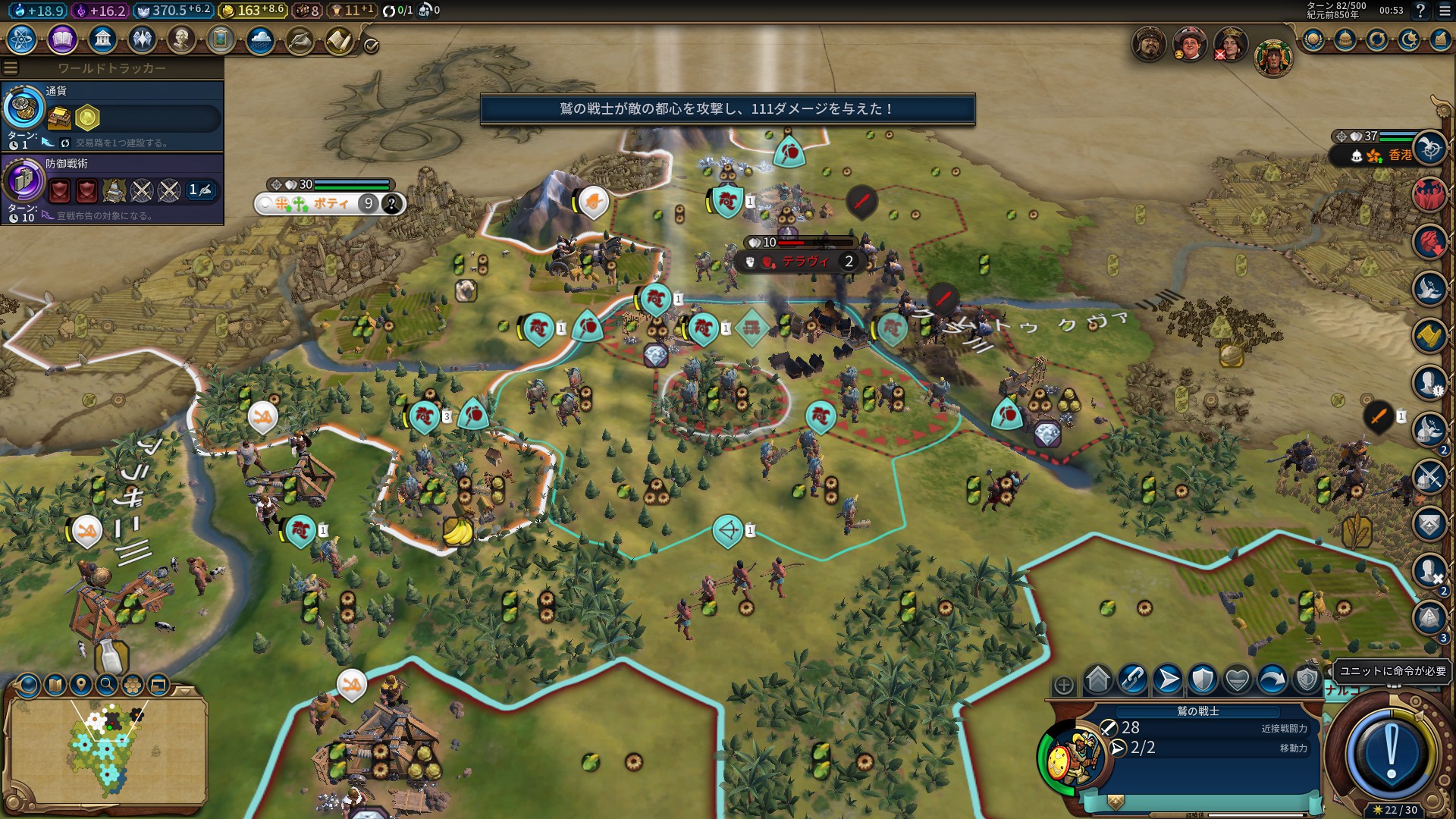
Task: Show the government building panel
Action: [x=102, y=39]
